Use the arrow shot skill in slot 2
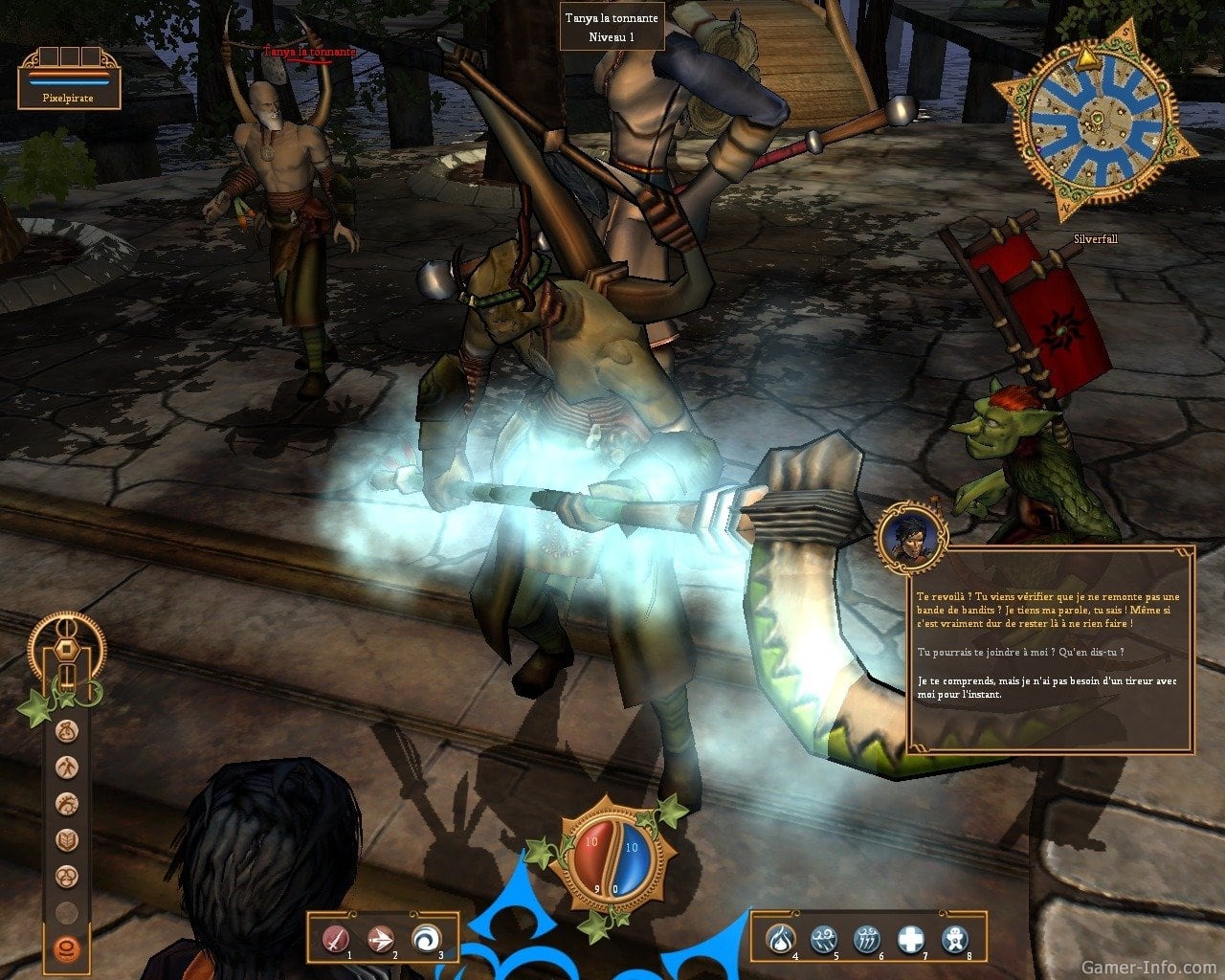The height and width of the screenshot is (980, 1225). coord(380,939)
